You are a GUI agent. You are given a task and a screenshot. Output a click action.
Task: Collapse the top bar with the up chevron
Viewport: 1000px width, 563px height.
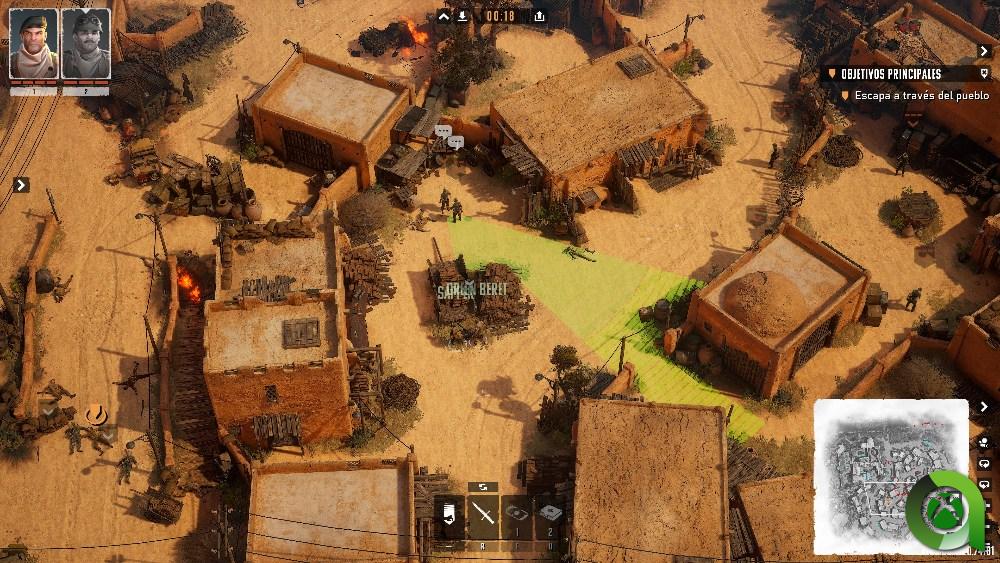point(445,16)
